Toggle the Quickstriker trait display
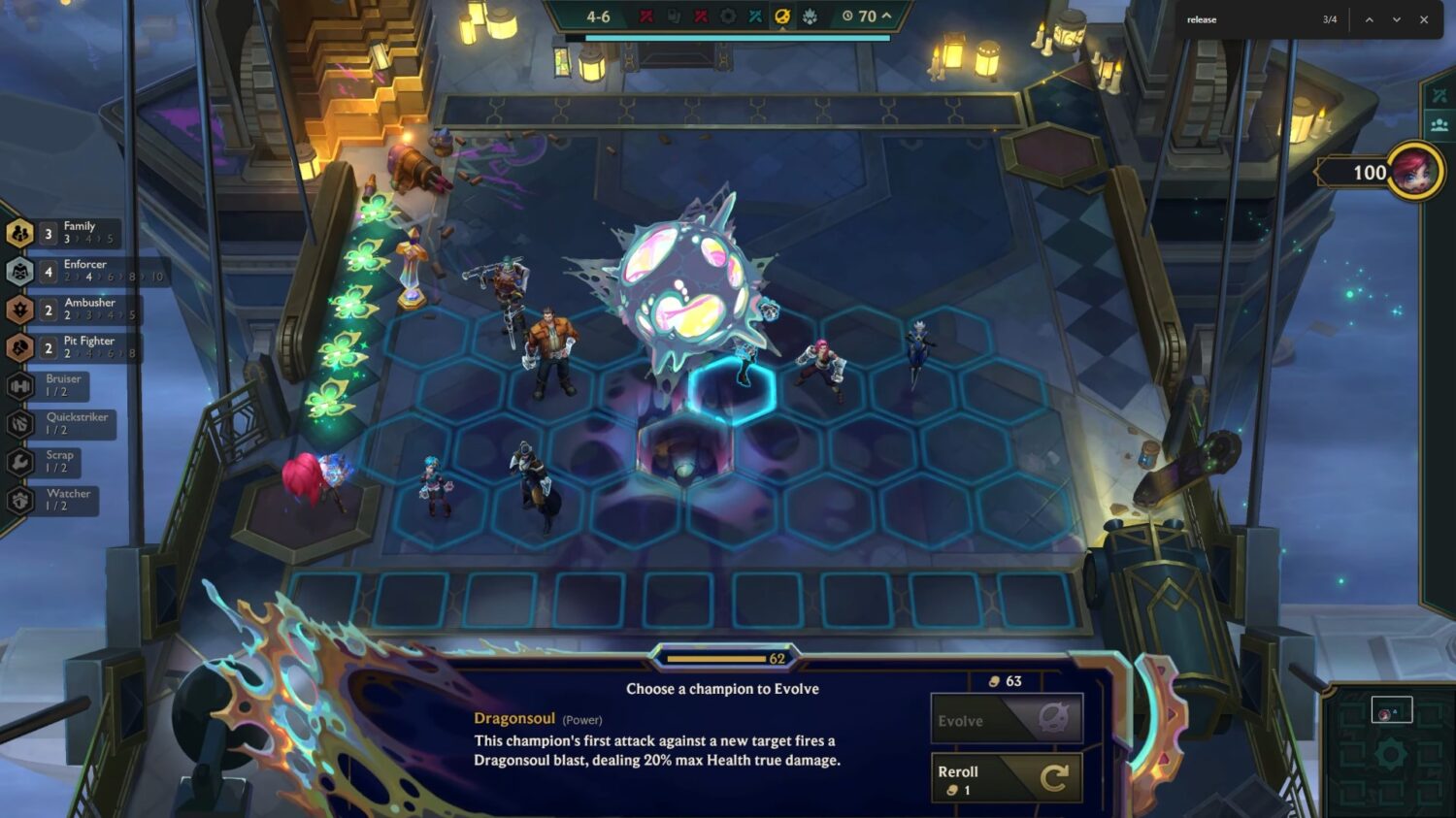 (x=21, y=424)
